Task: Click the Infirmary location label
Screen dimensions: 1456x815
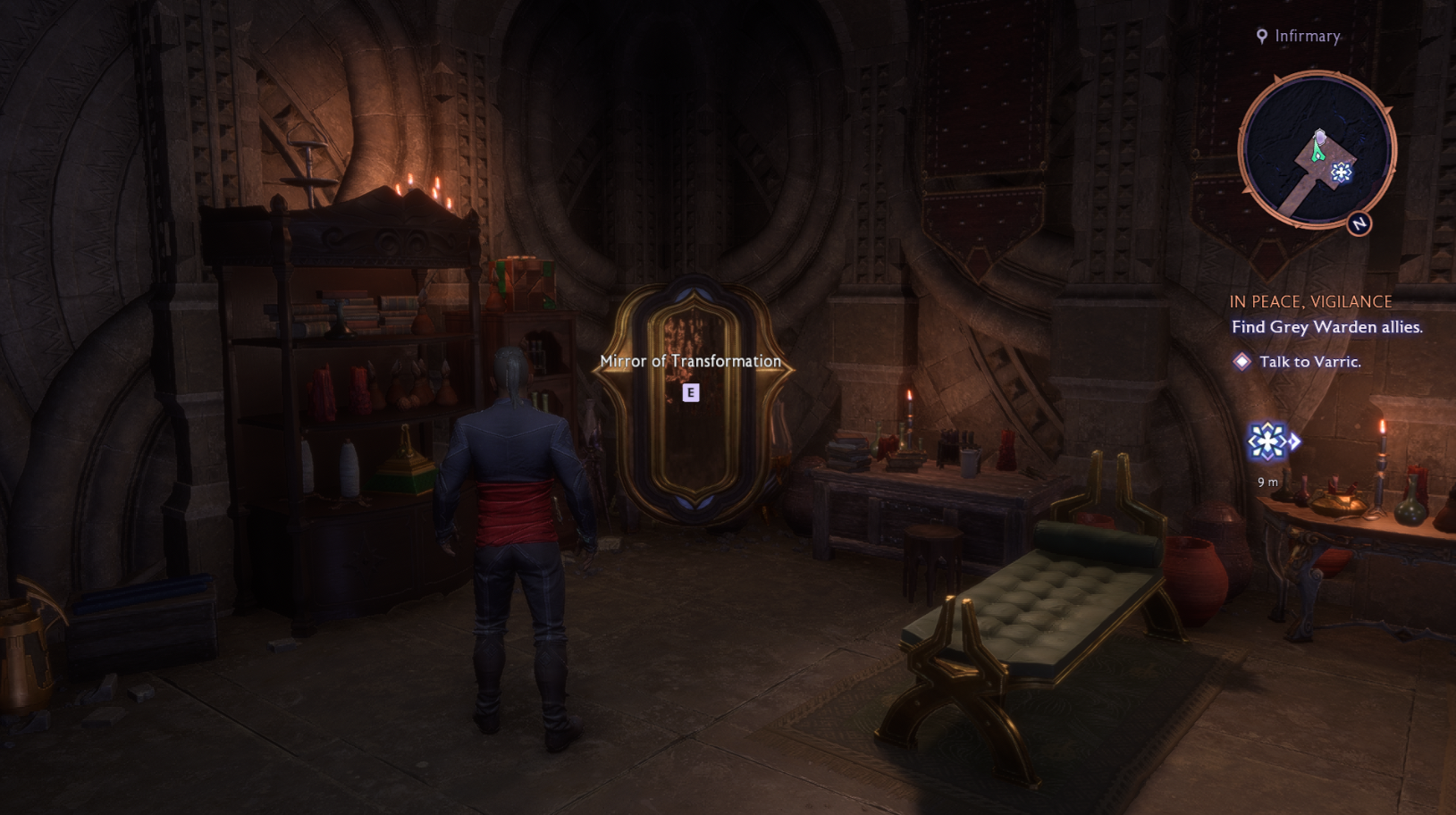Action: [x=1307, y=36]
